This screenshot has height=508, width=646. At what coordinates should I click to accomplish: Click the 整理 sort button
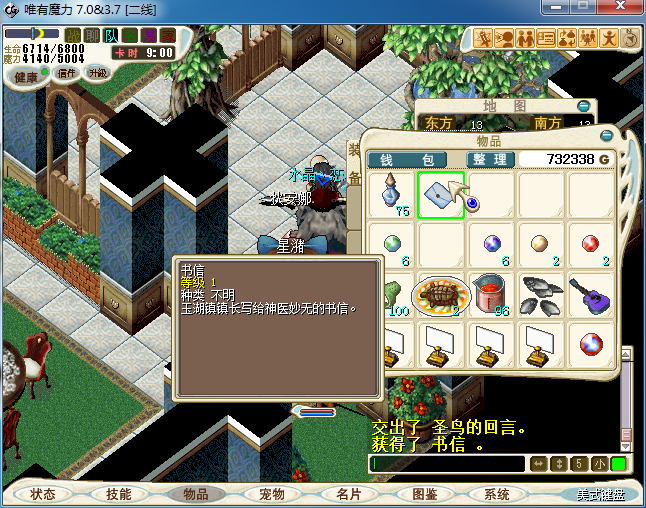pos(491,159)
